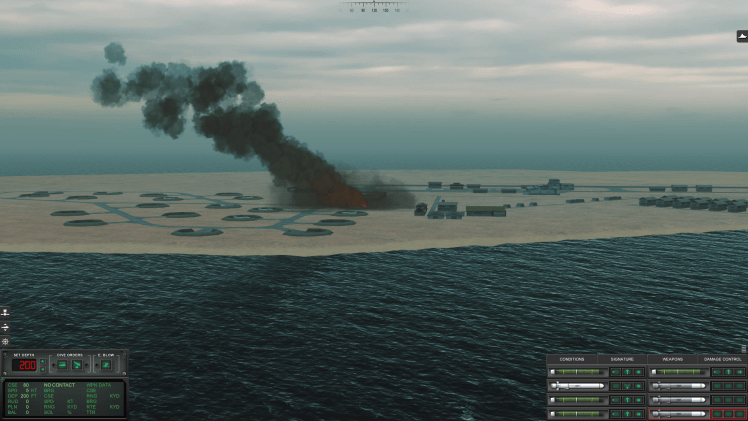Open the Signature tab
748x421 pixels.
[x=622, y=359]
